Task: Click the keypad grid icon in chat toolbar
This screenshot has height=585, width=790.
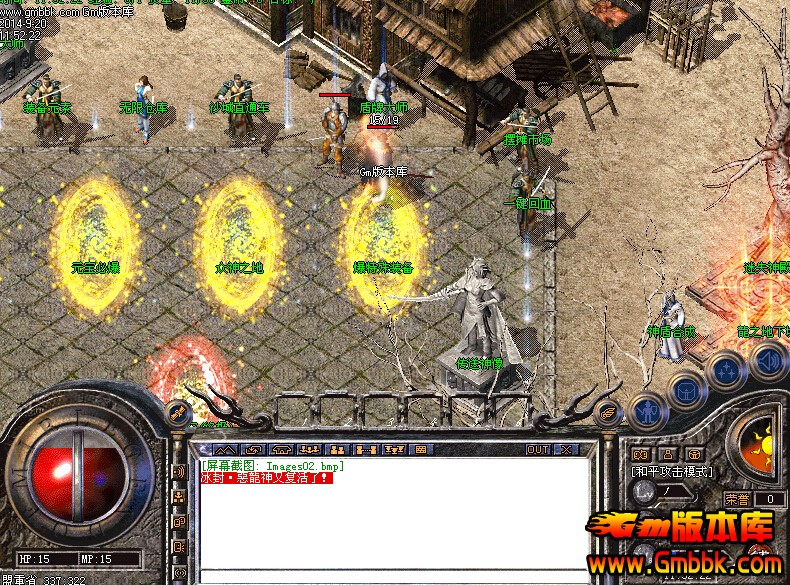Action: point(420,450)
